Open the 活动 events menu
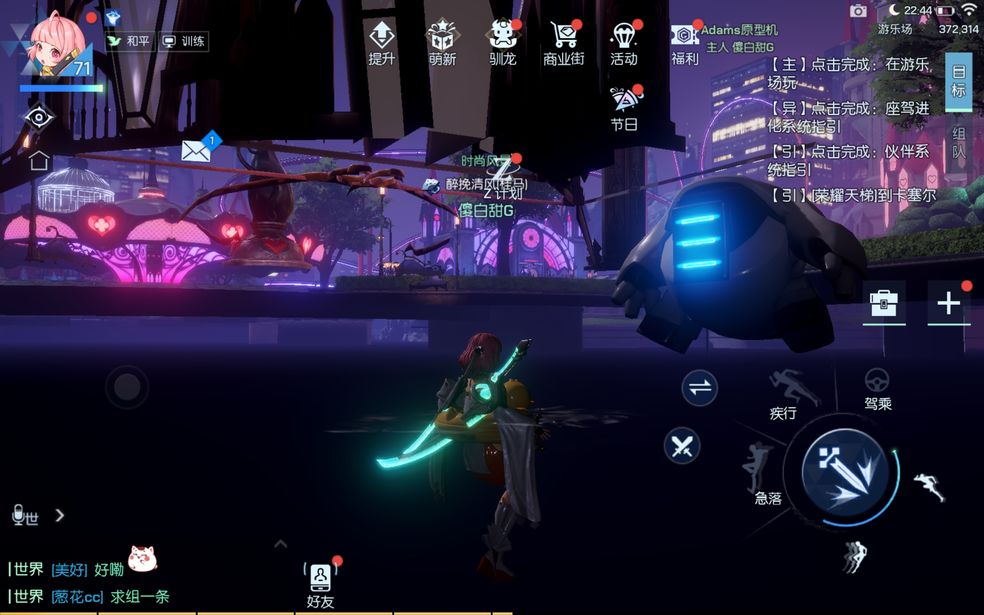 [624, 42]
